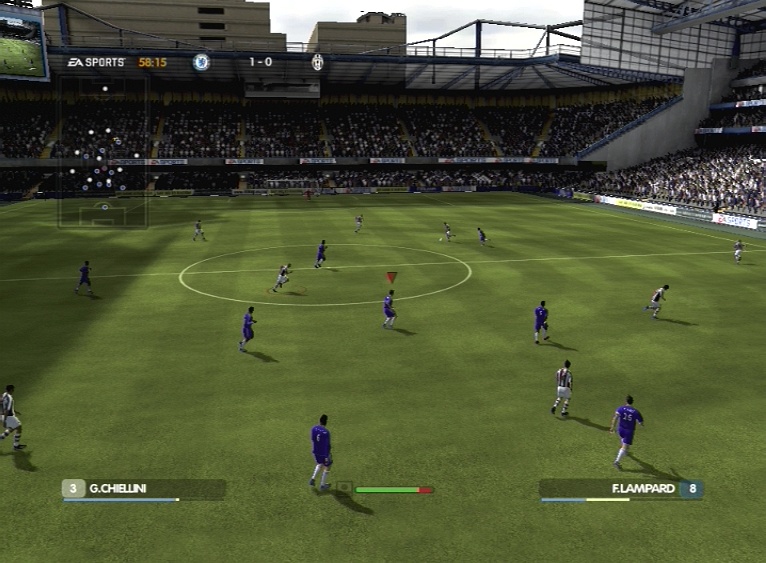Viewport: 766px width, 563px height.
Task: Click the Chelsea crest on the scoreboard
Action: [x=201, y=62]
